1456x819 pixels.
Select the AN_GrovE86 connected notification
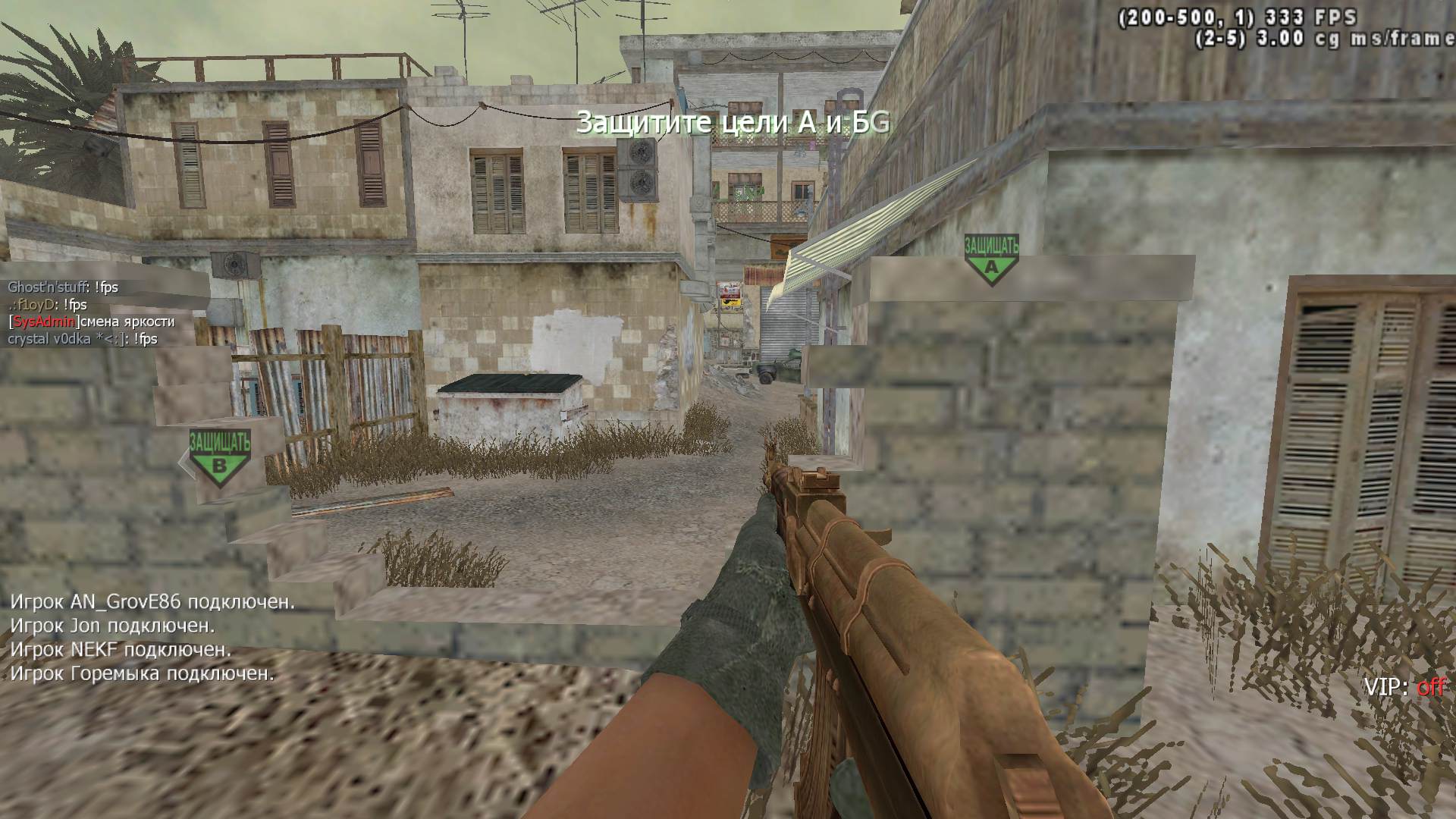point(152,602)
